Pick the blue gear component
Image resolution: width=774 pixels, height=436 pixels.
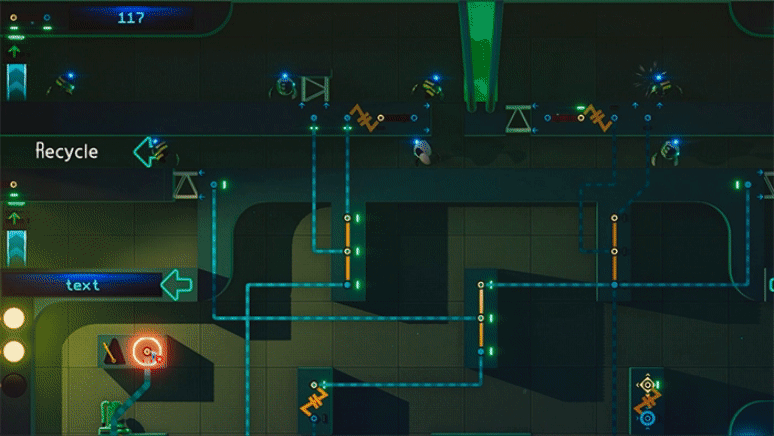coord(647,418)
